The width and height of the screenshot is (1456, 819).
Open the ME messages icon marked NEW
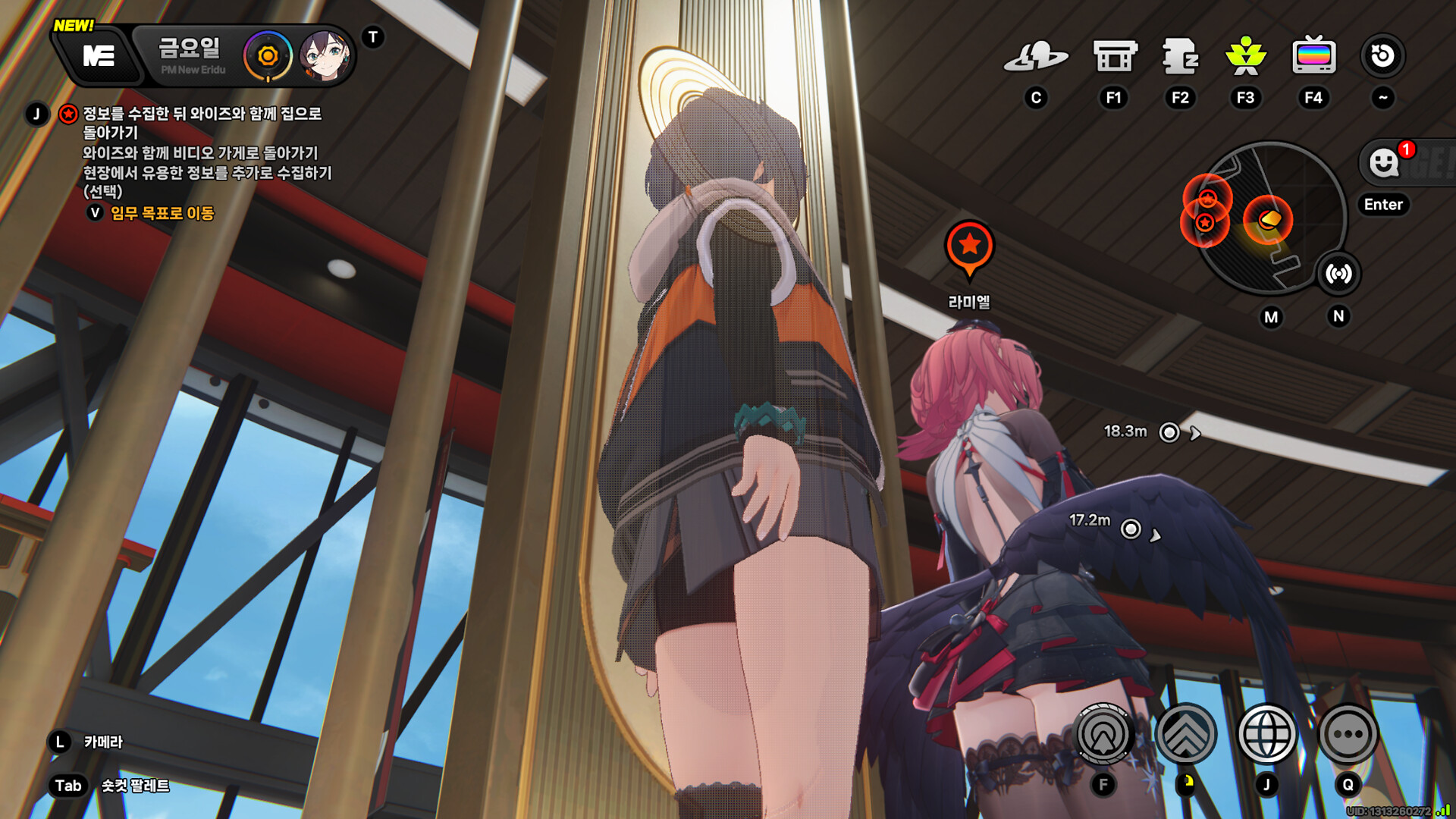[x=99, y=55]
